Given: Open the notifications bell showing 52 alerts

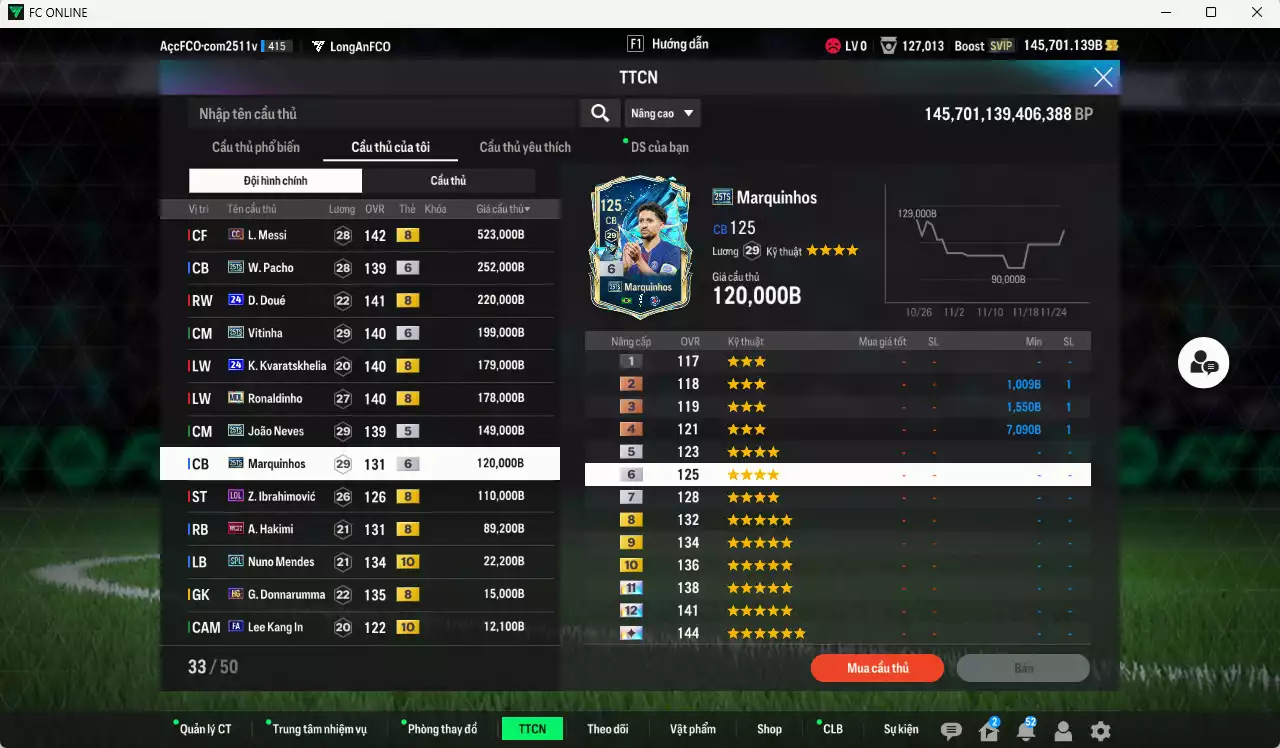Looking at the screenshot, I should tap(1026, 731).
